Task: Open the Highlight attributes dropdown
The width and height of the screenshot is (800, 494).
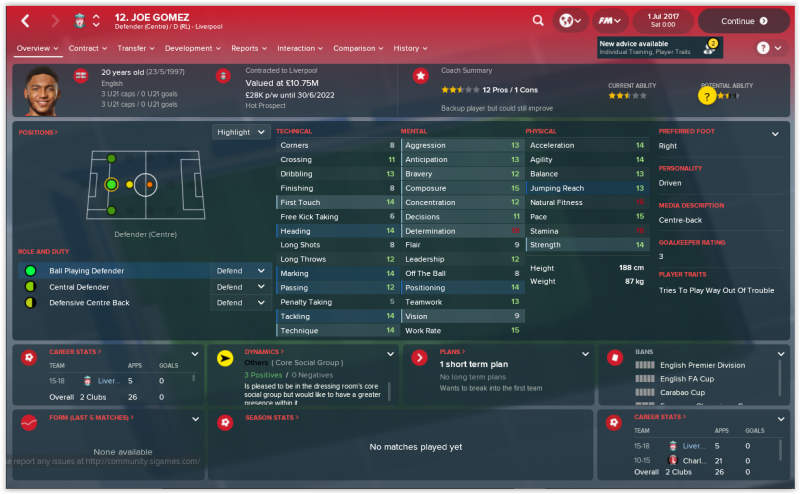Action: [x=241, y=132]
